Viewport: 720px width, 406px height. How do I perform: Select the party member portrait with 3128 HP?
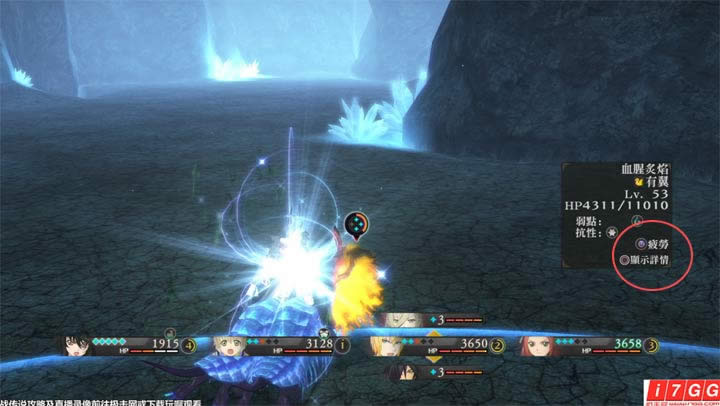pos(225,346)
